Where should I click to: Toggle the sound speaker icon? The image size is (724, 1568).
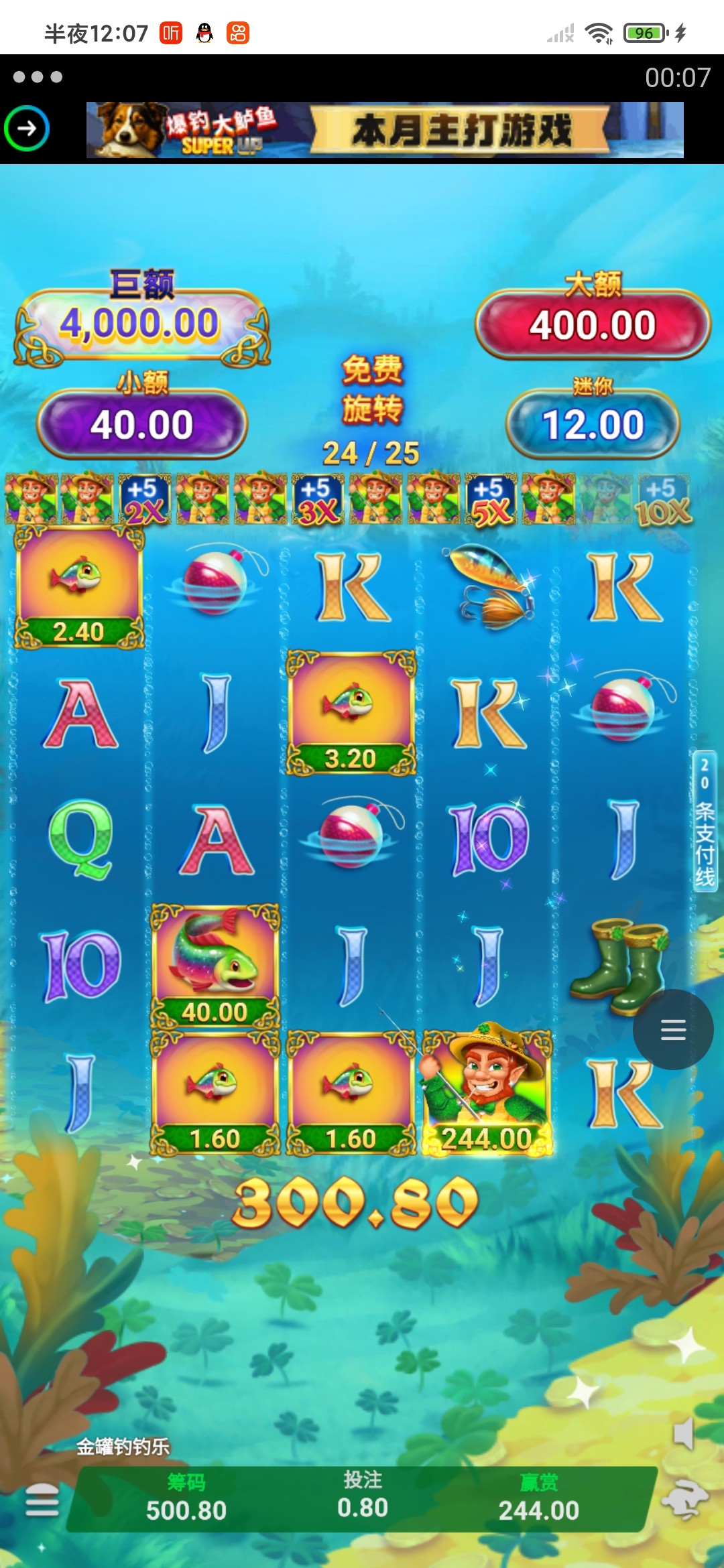(683, 1434)
